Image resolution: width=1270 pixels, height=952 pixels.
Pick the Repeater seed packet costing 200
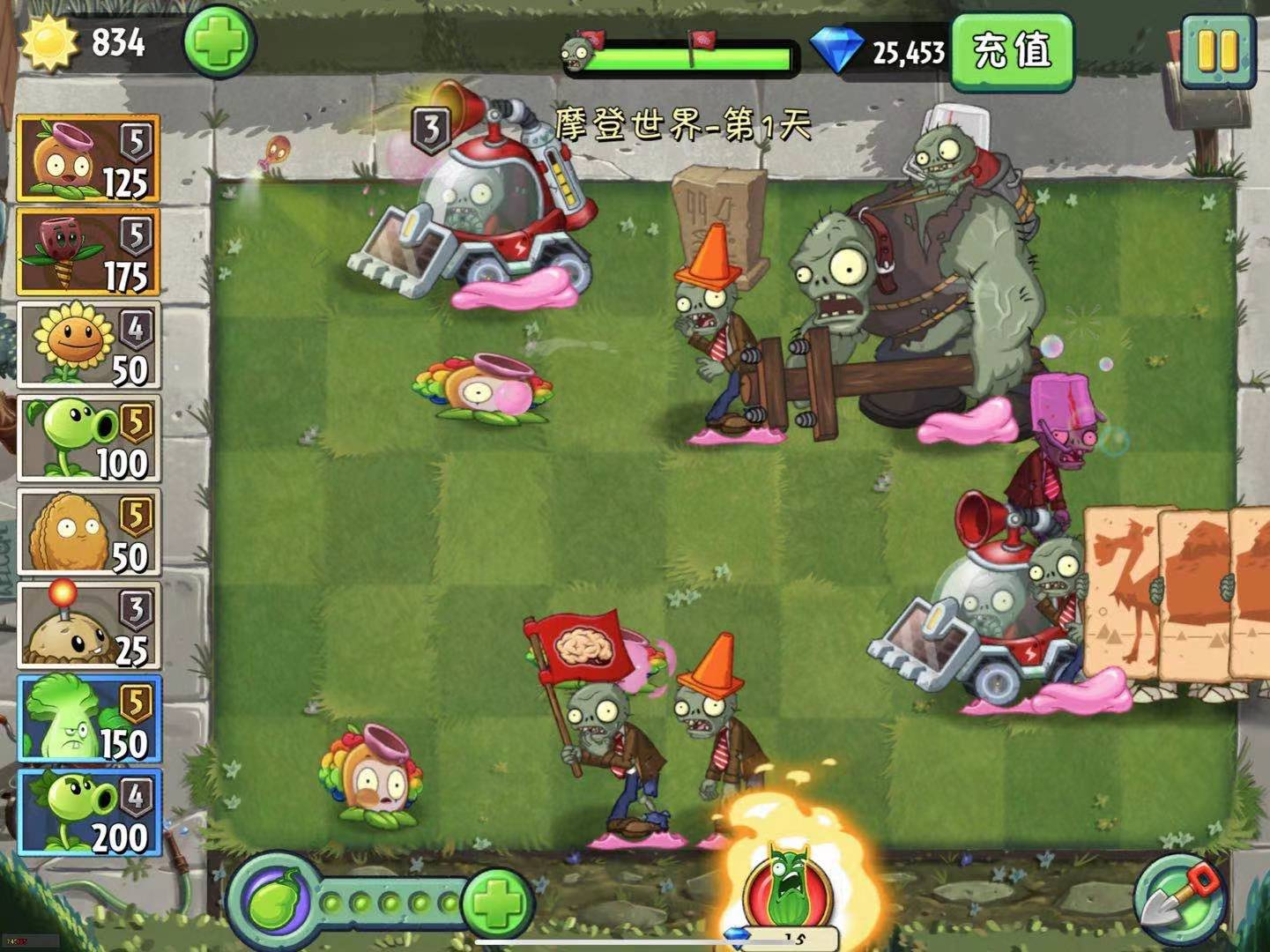point(88,813)
